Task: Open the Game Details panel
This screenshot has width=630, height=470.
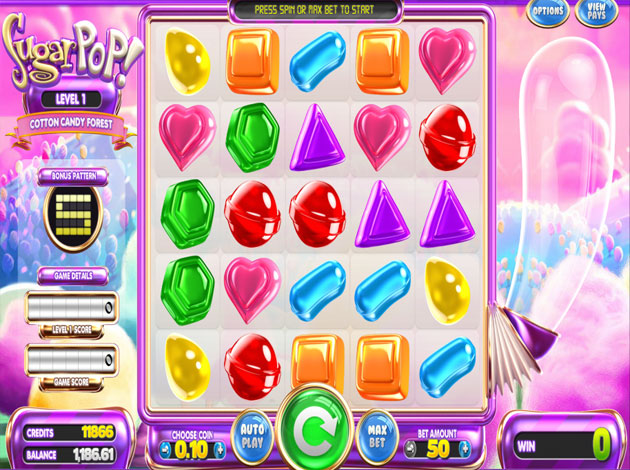Action: (x=72, y=274)
